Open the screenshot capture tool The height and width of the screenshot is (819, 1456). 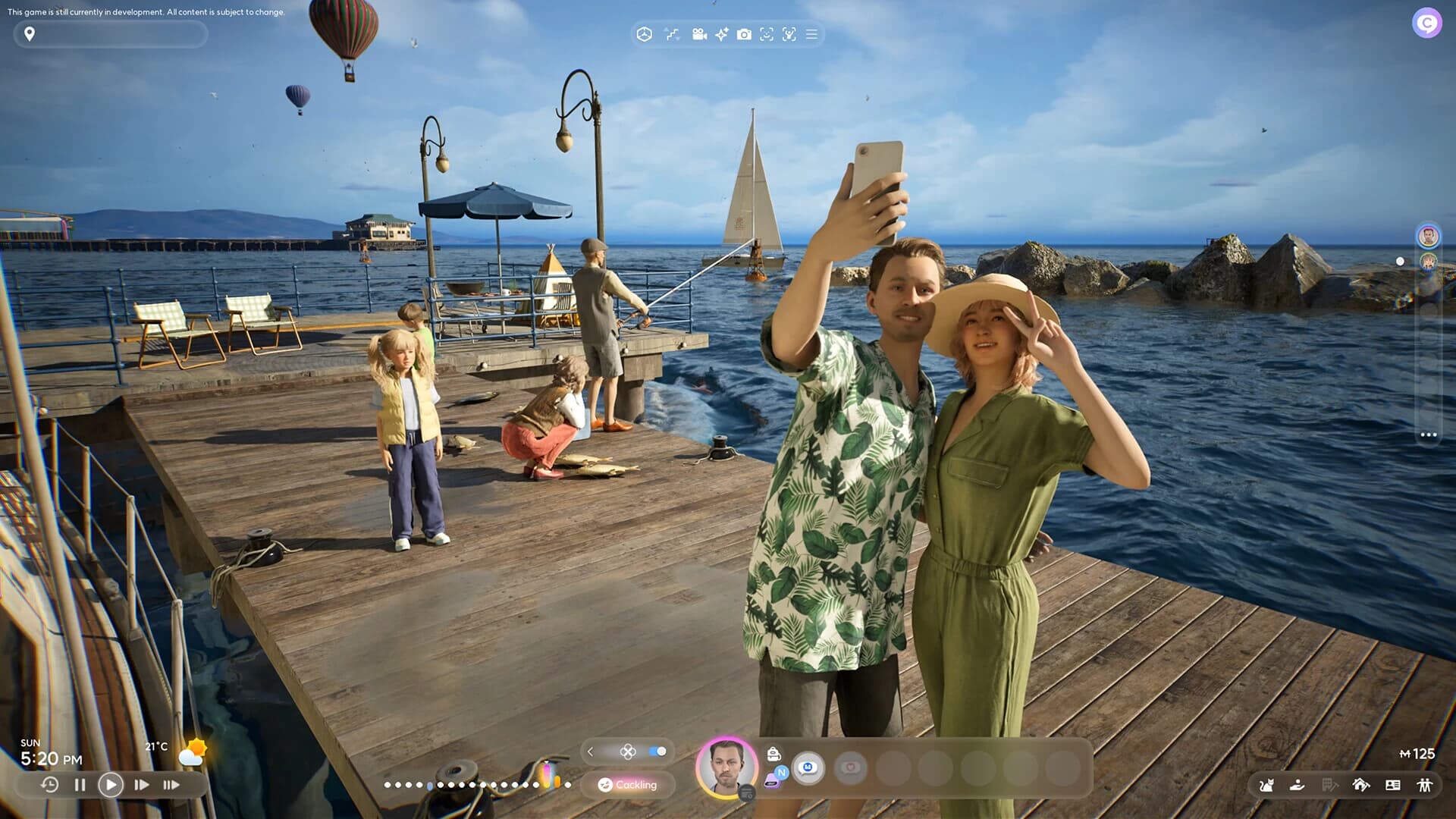745,34
